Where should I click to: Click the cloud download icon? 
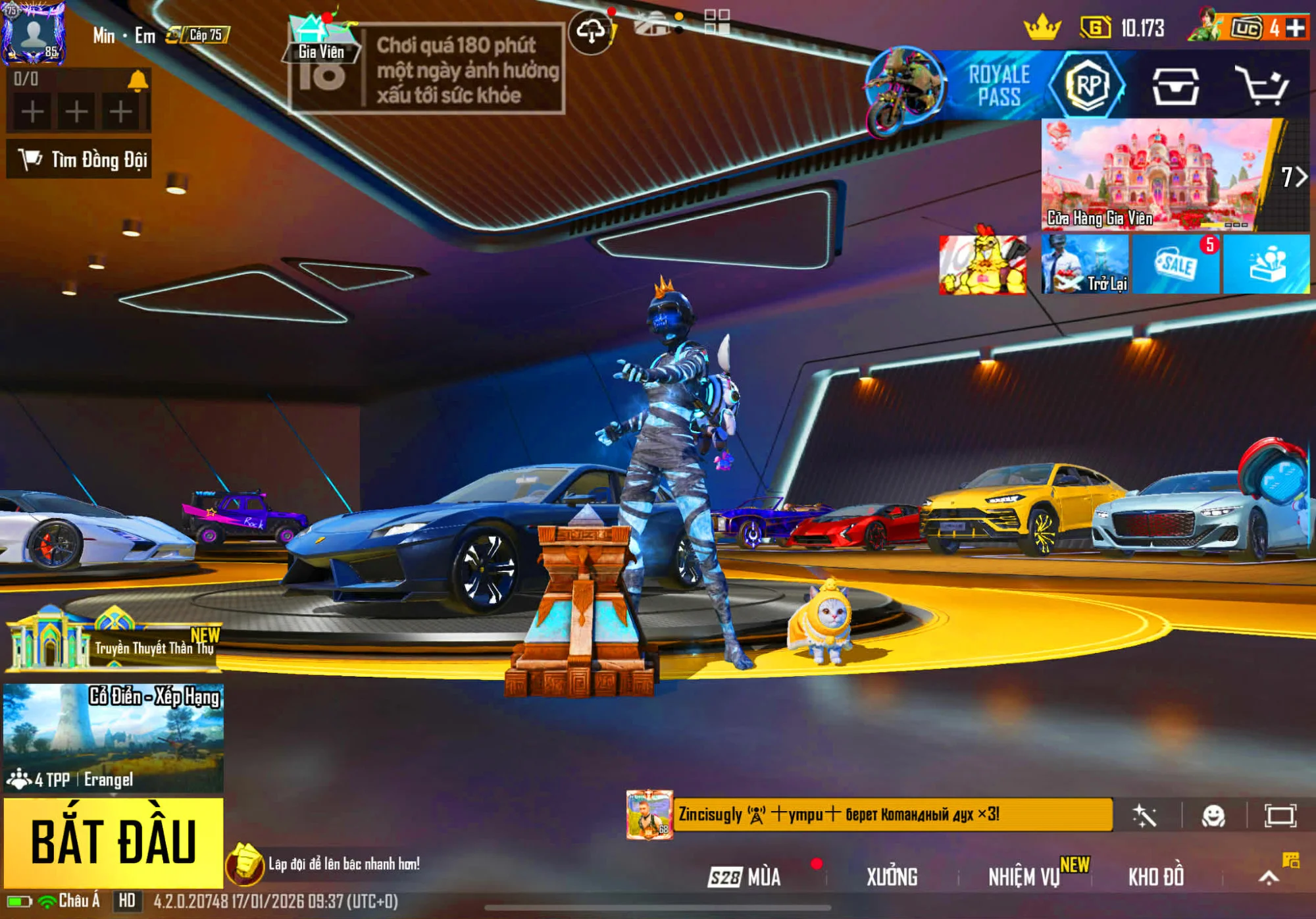click(x=591, y=31)
